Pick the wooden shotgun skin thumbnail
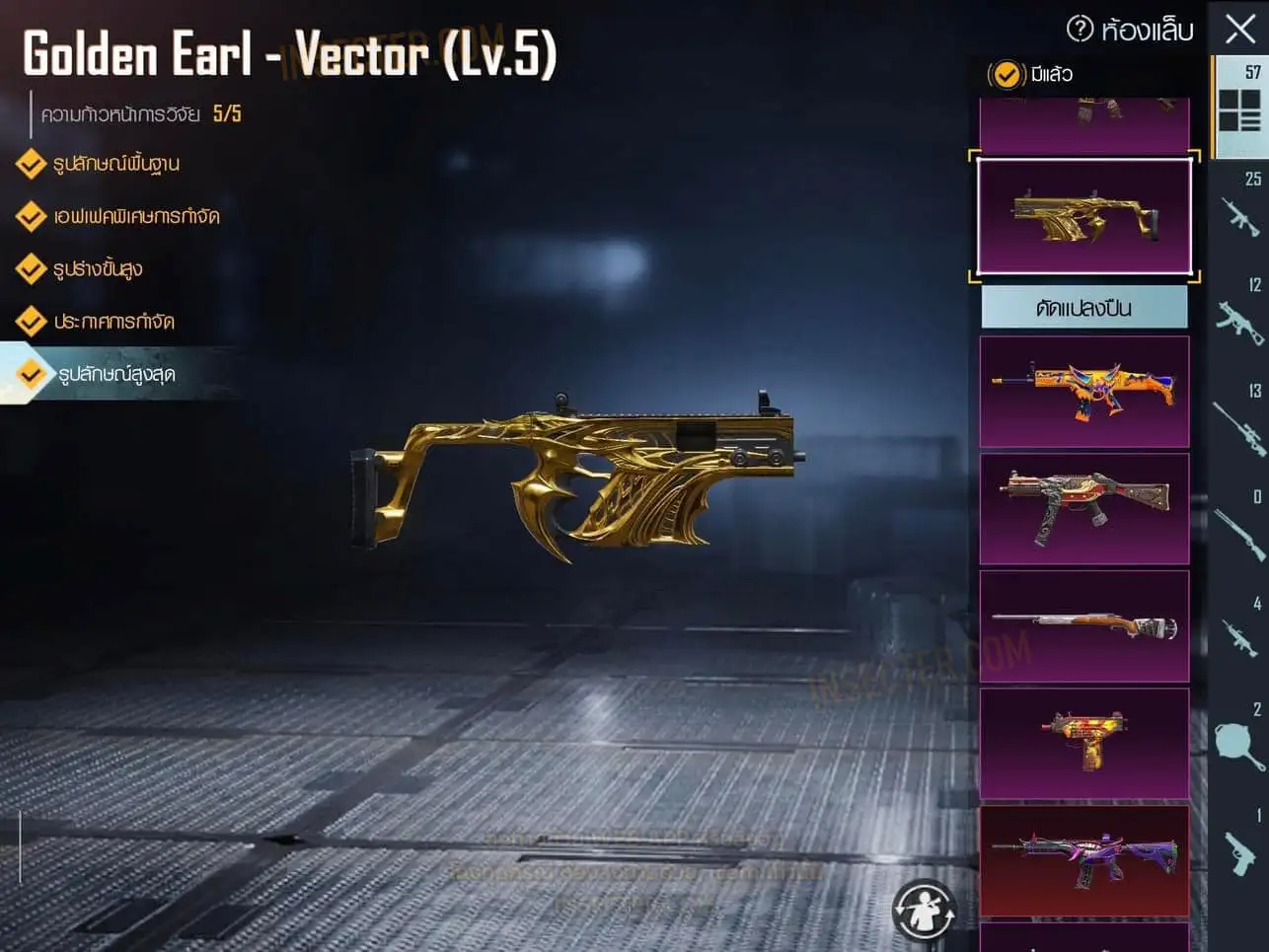 click(1083, 625)
